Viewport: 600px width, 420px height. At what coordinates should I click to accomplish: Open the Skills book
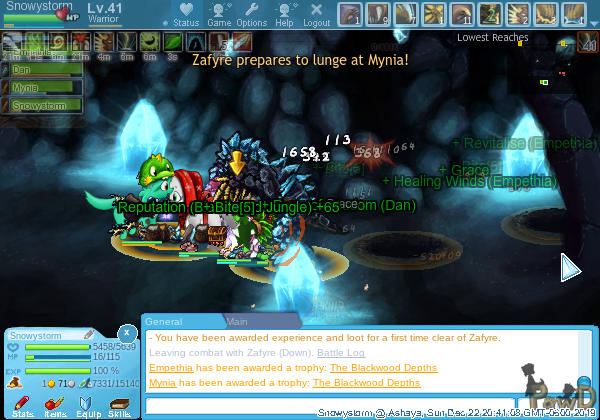(x=119, y=404)
